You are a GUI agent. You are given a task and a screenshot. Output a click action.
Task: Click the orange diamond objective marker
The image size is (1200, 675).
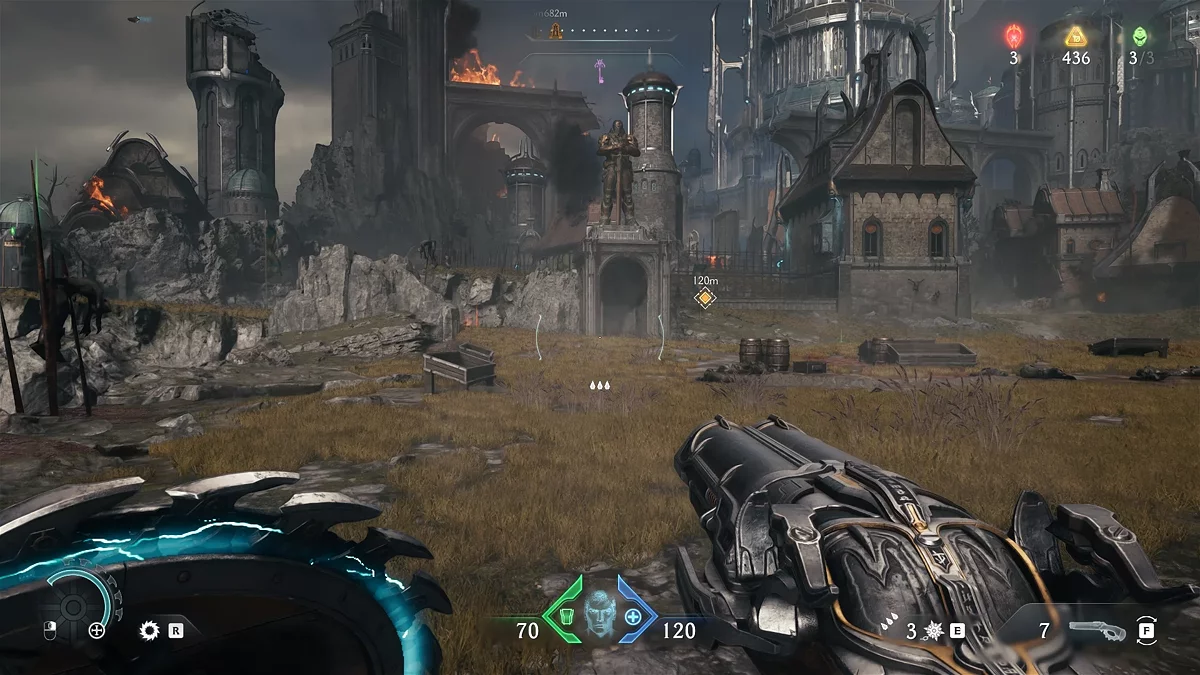(706, 298)
